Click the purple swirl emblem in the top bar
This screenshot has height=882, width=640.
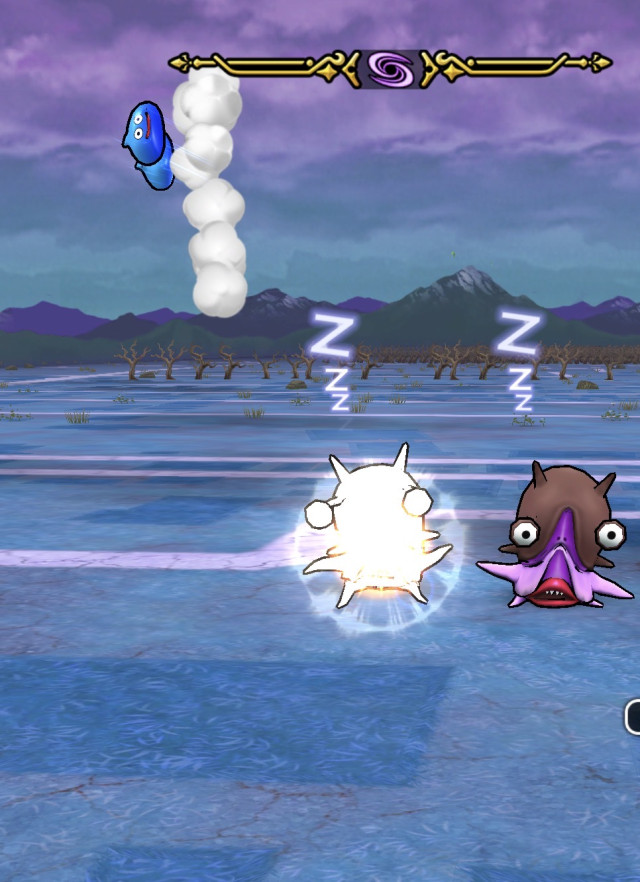[390, 68]
